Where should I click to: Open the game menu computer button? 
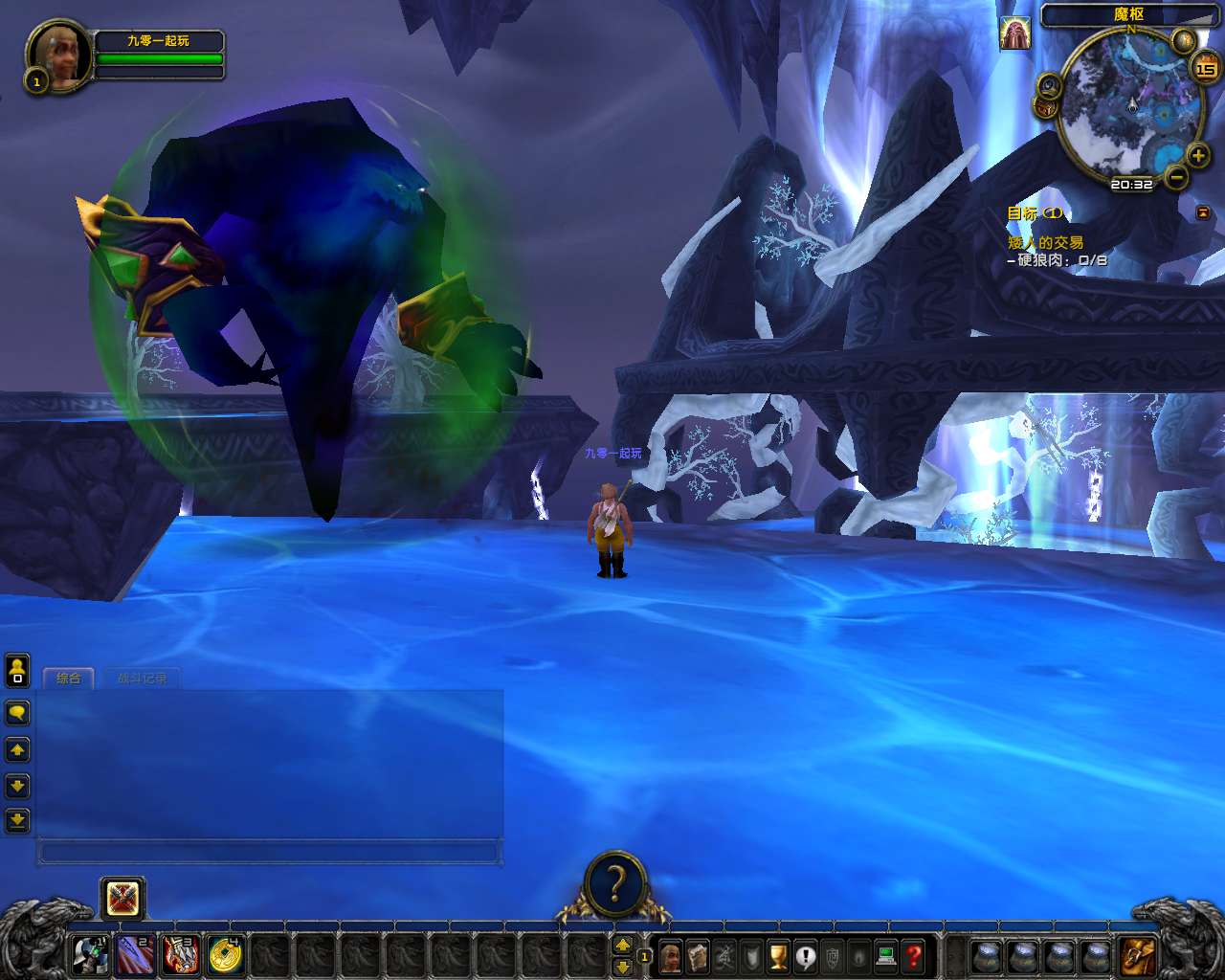coord(886,955)
